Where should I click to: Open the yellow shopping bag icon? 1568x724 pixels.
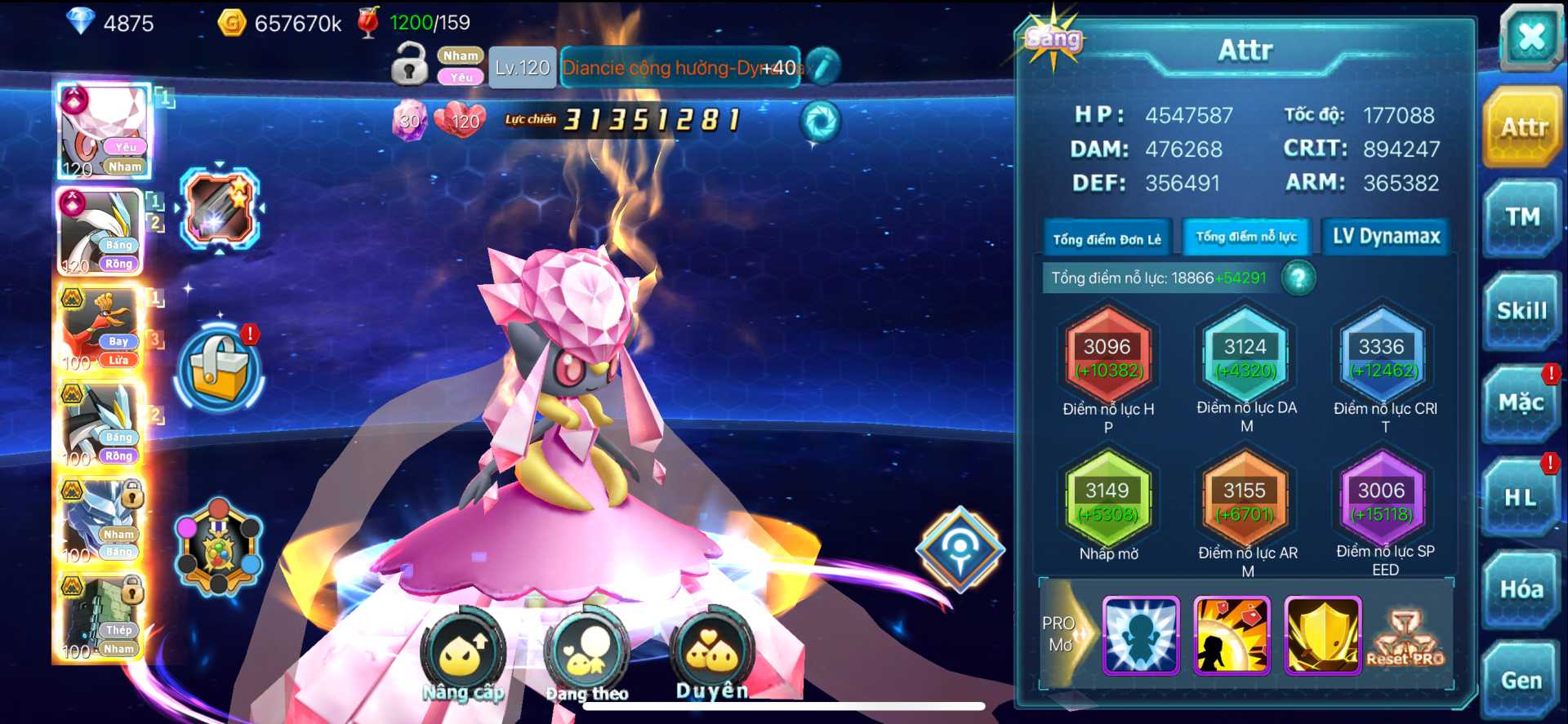point(219,369)
